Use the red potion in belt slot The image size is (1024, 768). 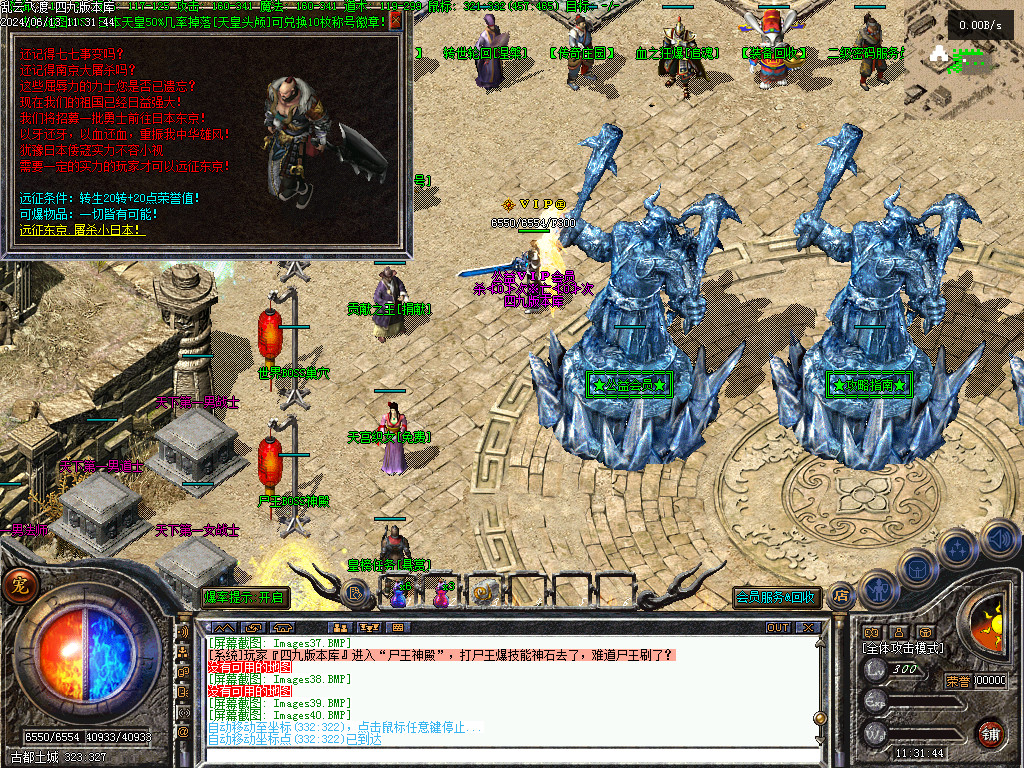click(x=440, y=596)
